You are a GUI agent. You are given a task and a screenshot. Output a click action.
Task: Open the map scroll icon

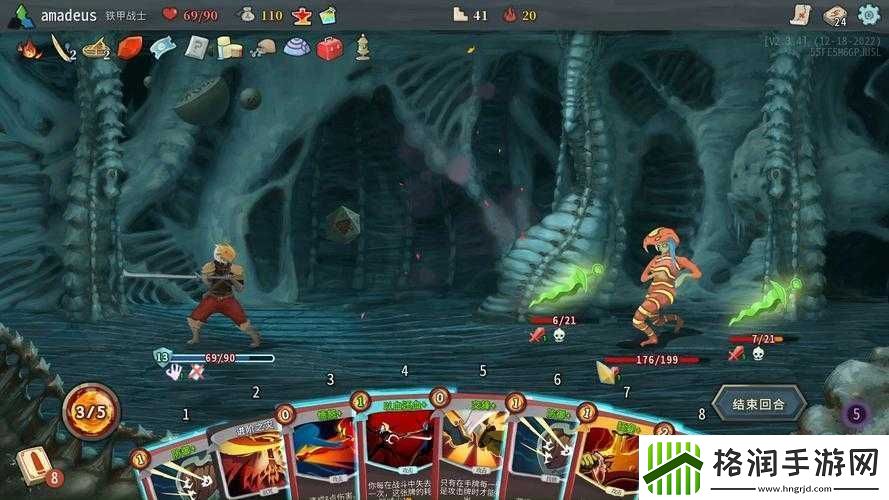pos(798,14)
